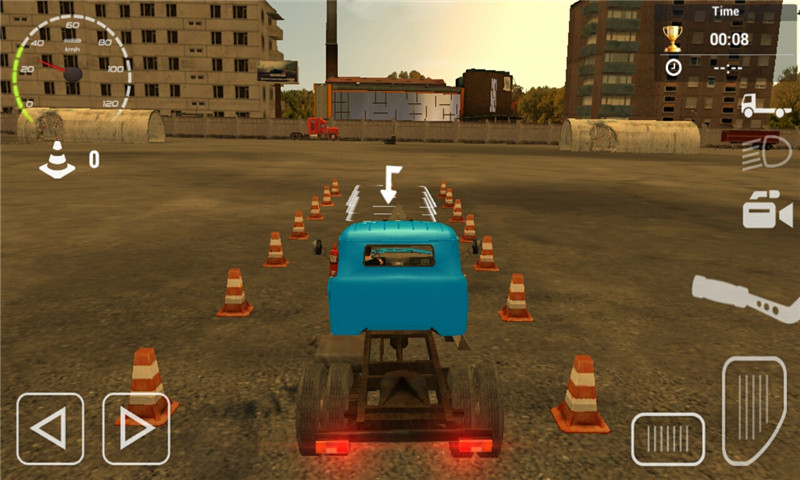
Task: Switch the camera view
Action: click(766, 211)
